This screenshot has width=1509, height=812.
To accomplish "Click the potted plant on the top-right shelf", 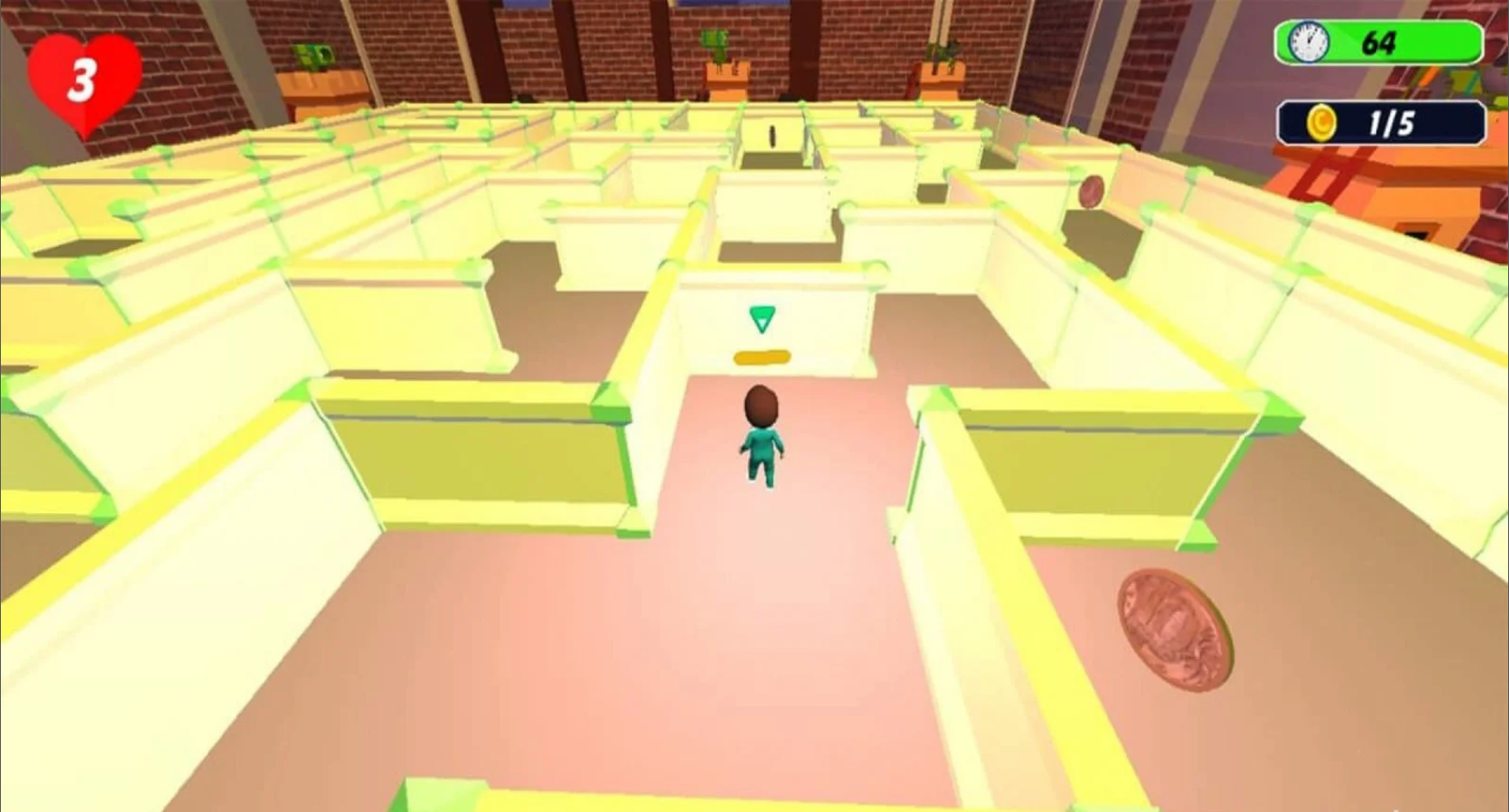I will 943,52.
